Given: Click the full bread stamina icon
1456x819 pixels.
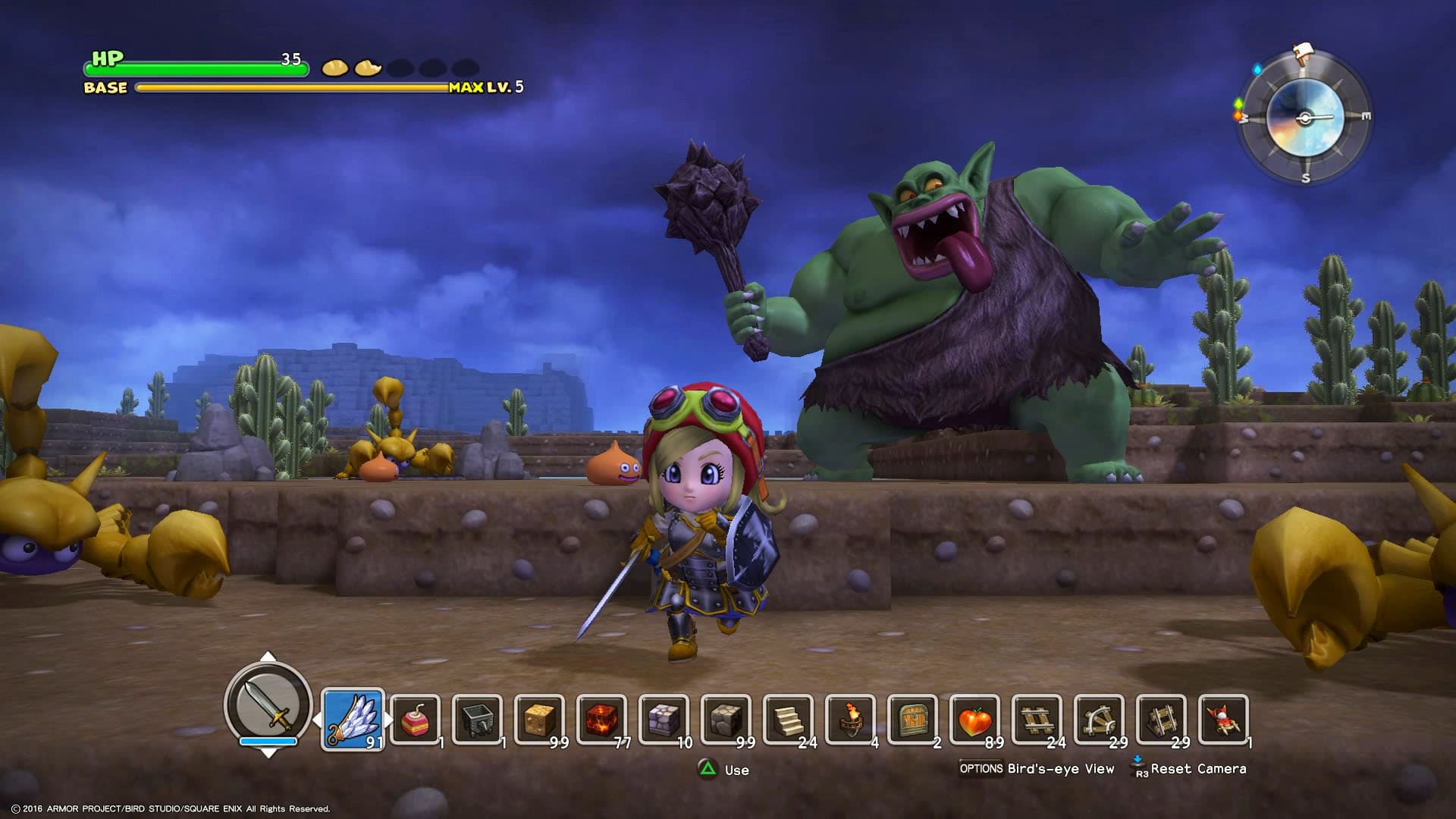Looking at the screenshot, I should (x=334, y=68).
